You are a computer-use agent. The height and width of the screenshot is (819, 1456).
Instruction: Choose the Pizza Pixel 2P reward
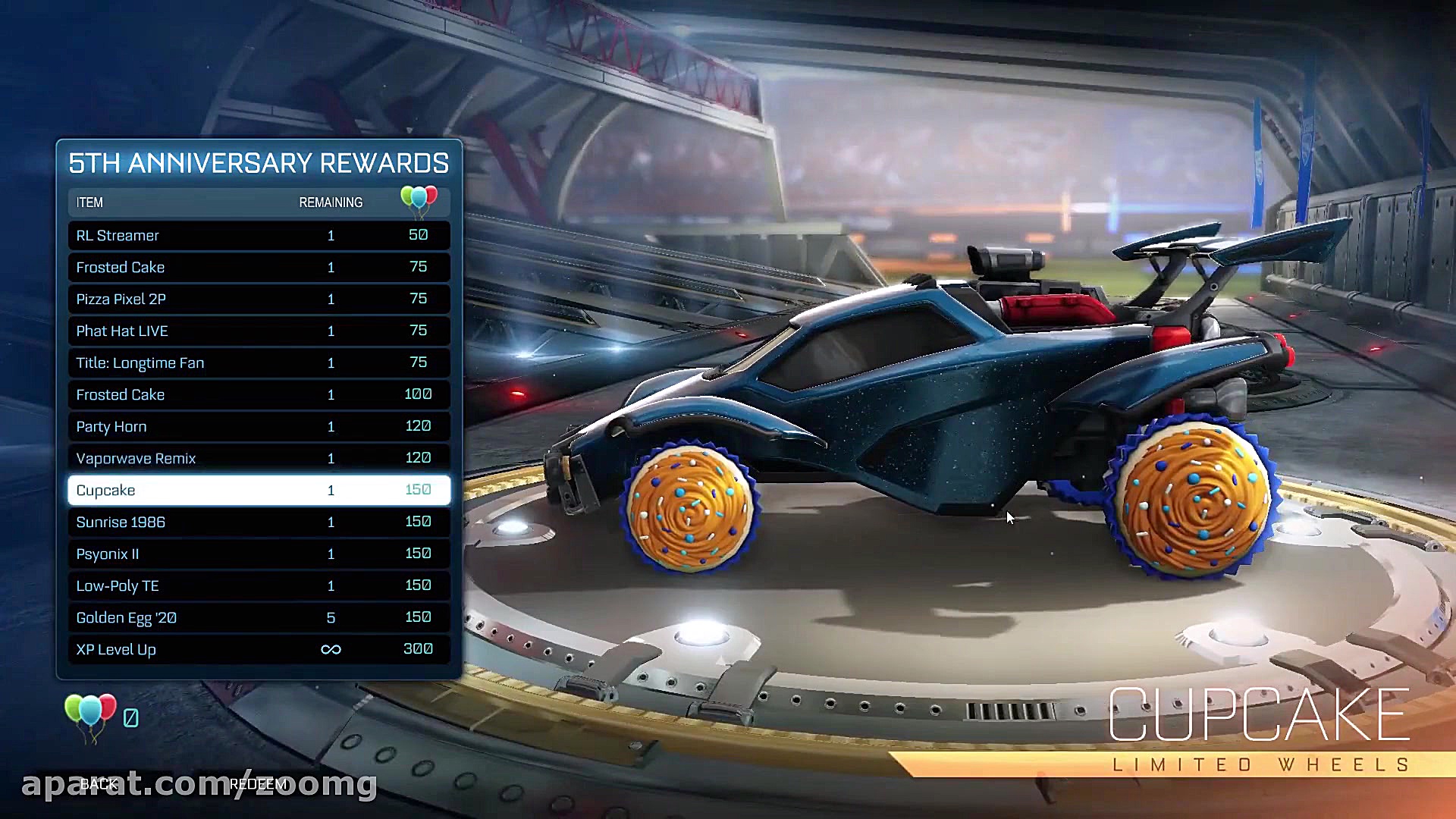(258, 299)
